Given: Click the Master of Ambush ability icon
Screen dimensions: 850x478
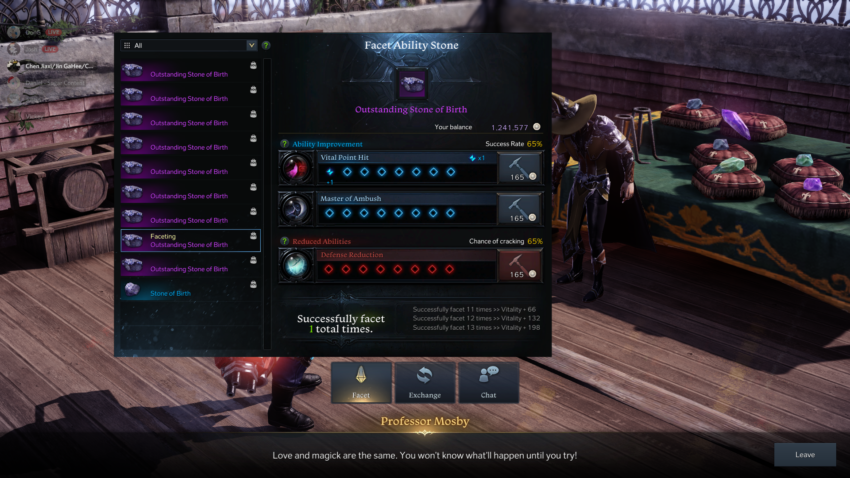Looking at the screenshot, I should 297,209.
